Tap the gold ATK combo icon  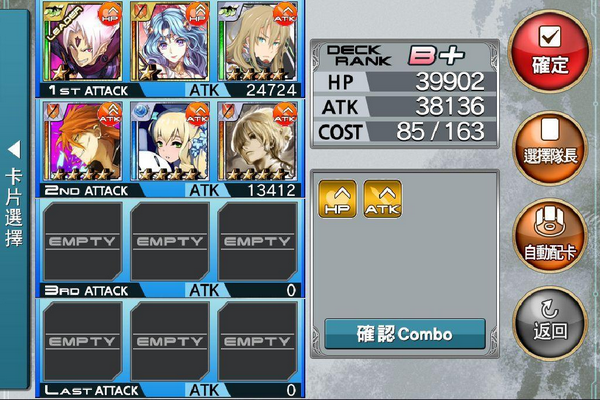[x=382, y=198]
